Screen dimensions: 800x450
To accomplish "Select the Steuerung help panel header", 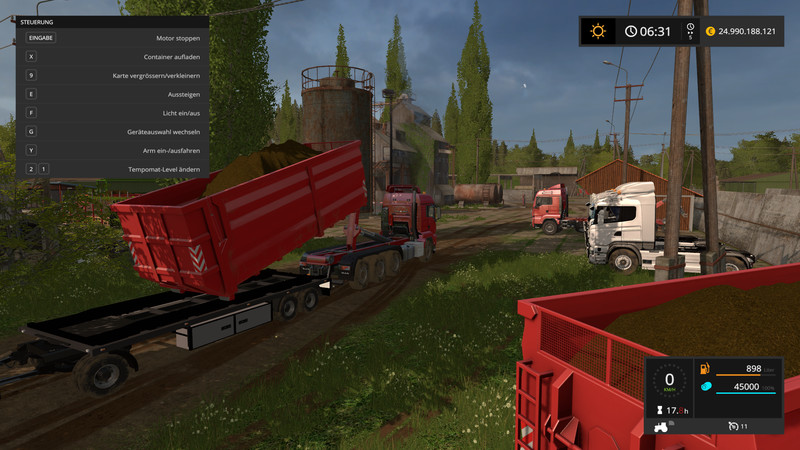I will [38, 20].
